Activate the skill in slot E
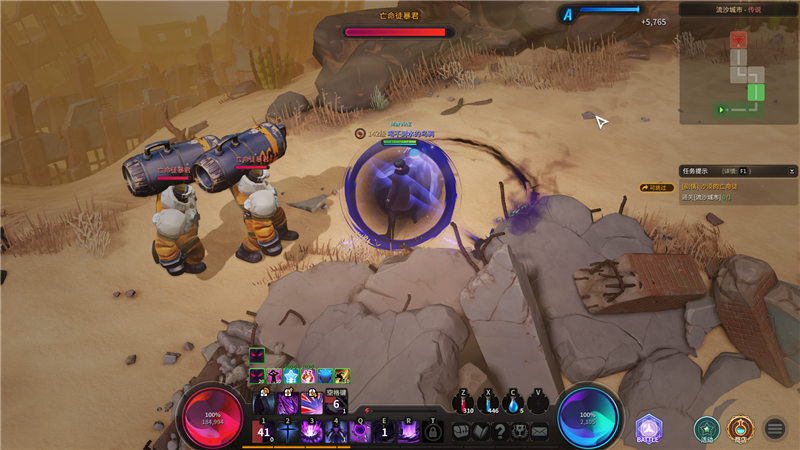This screenshot has height=450, width=800. click(x=385, y=431)
